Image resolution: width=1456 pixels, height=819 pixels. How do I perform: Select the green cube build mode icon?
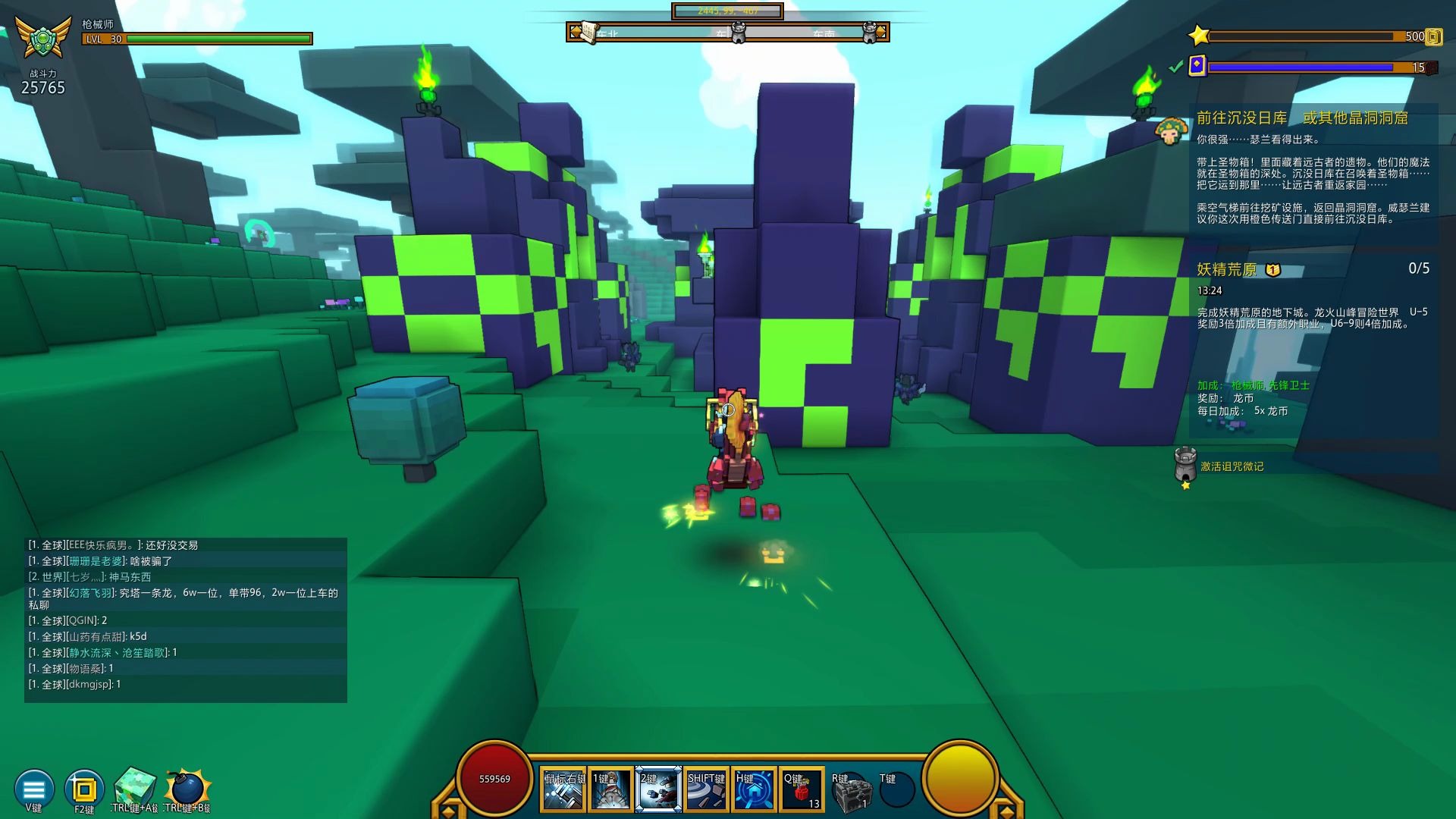[x=135, y=787]
